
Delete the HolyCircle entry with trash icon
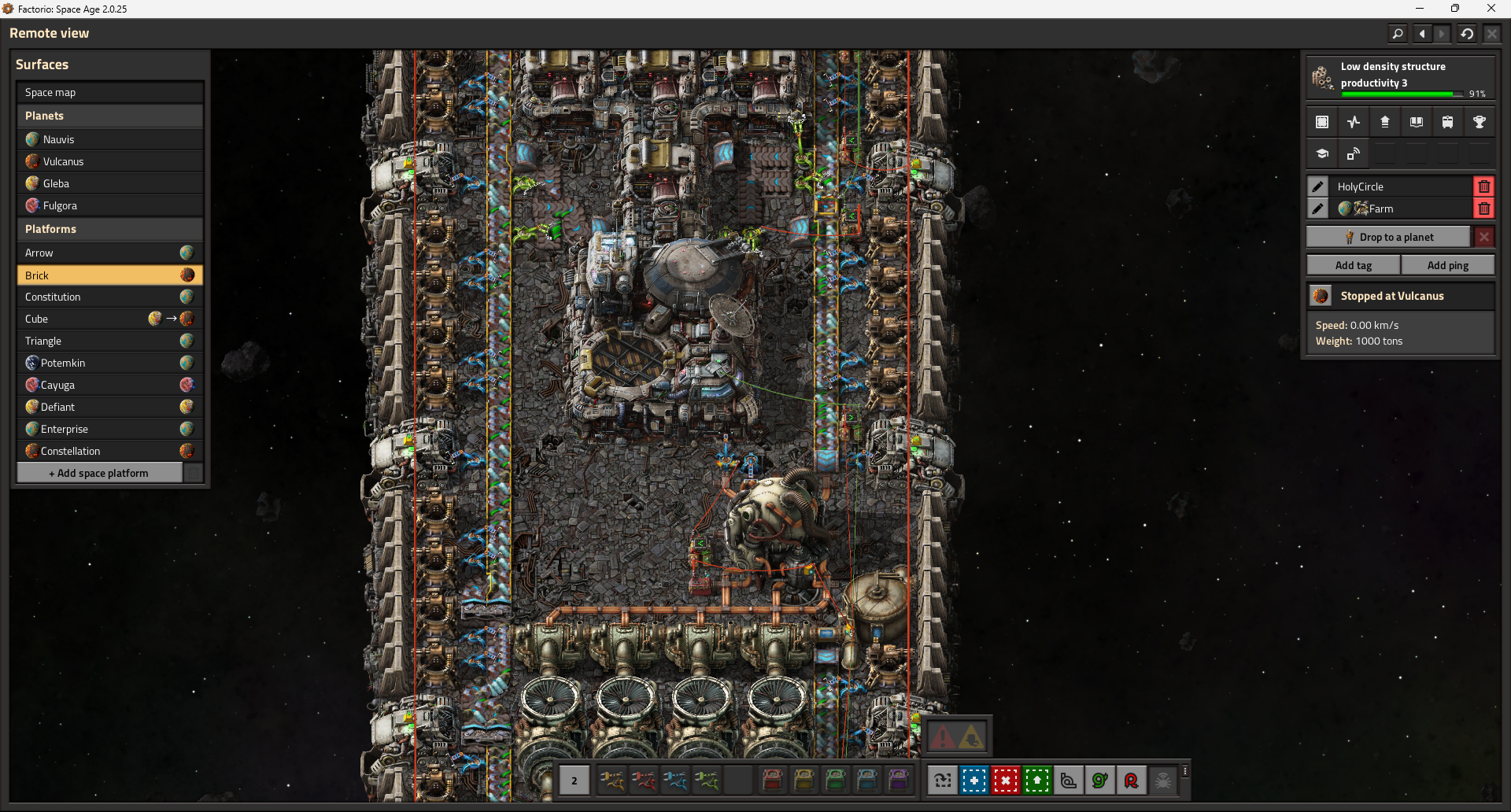point(1483,186)
